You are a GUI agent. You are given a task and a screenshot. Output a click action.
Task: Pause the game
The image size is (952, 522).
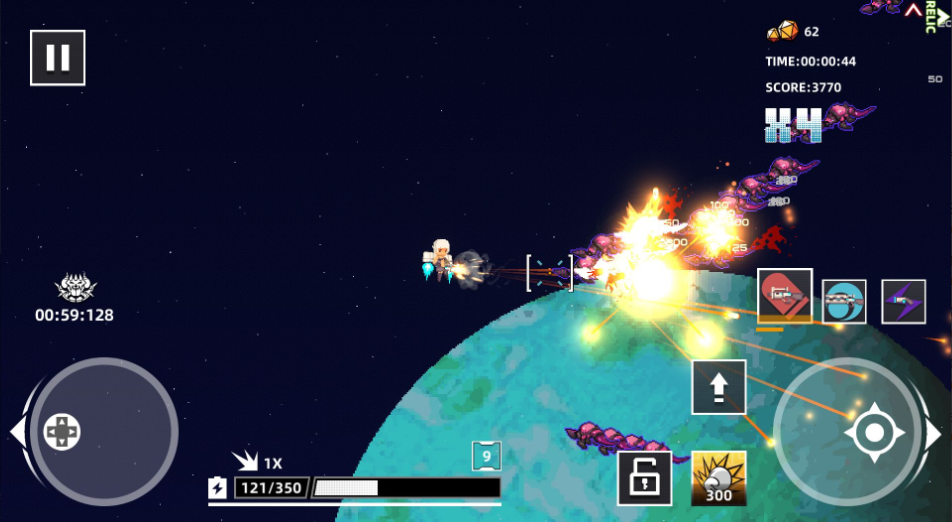[58, 58]
